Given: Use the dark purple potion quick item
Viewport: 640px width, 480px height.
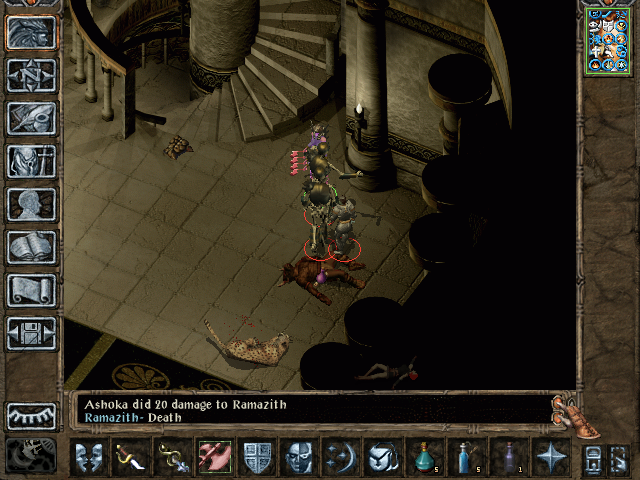Looking at the screenshot, I should coord(509,457).
